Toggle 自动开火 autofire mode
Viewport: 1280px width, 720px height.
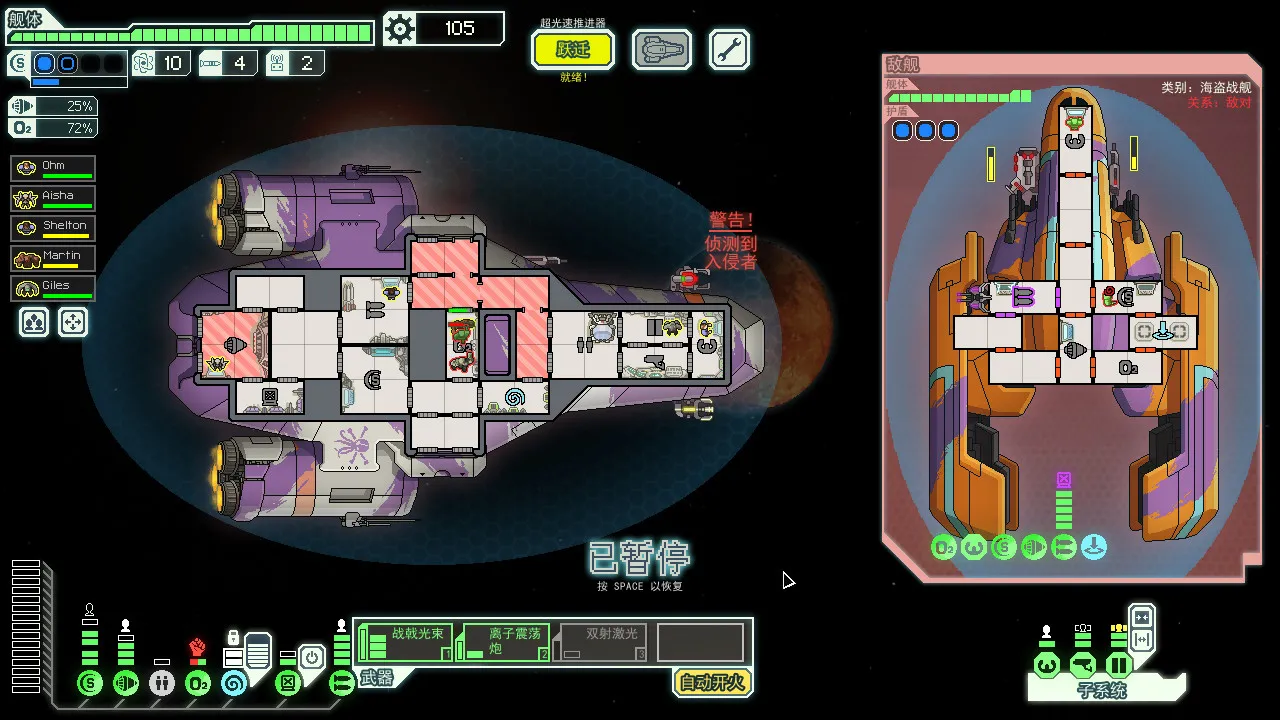point(711,683)
